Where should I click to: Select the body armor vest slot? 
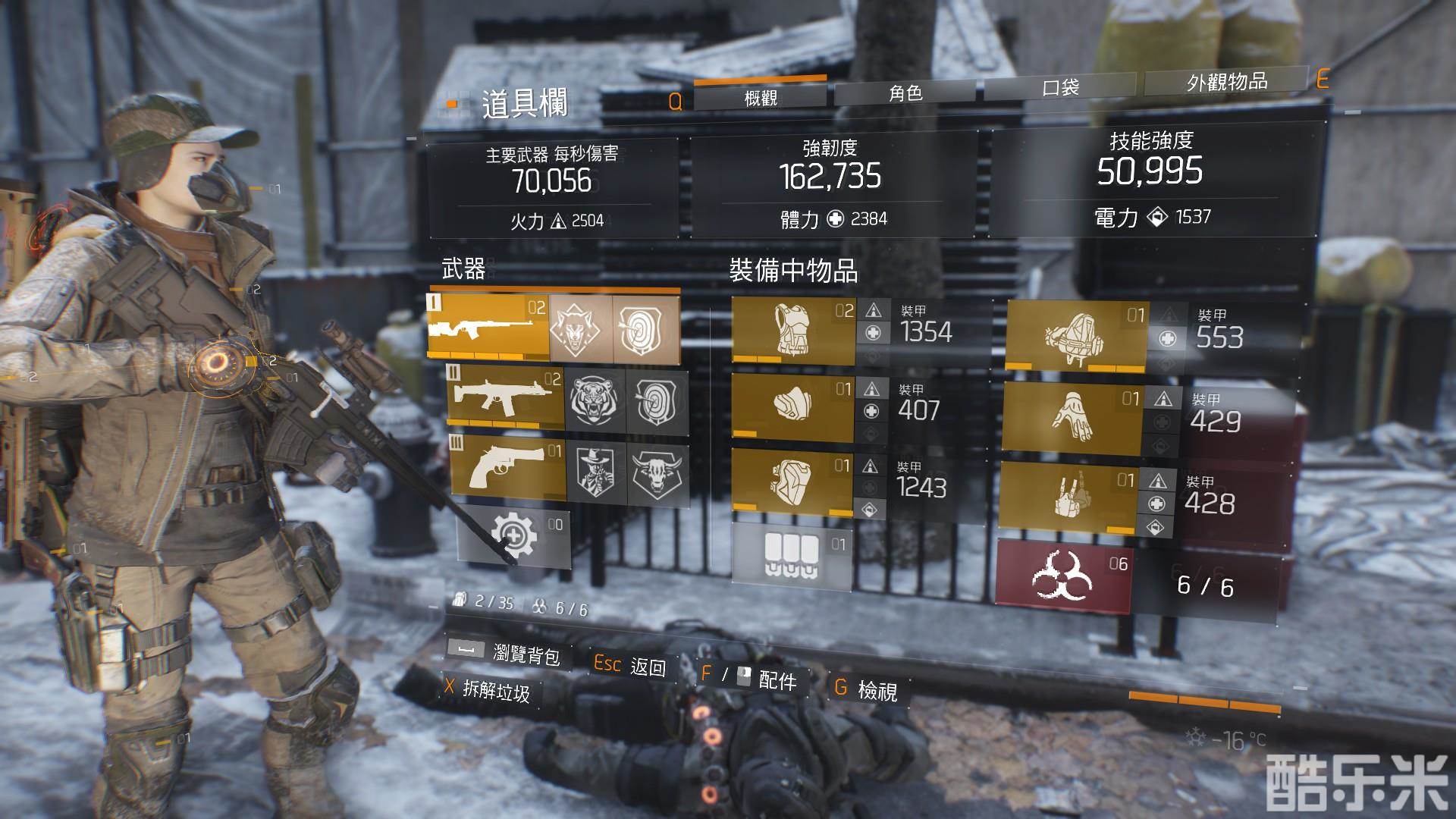(792, 330)
